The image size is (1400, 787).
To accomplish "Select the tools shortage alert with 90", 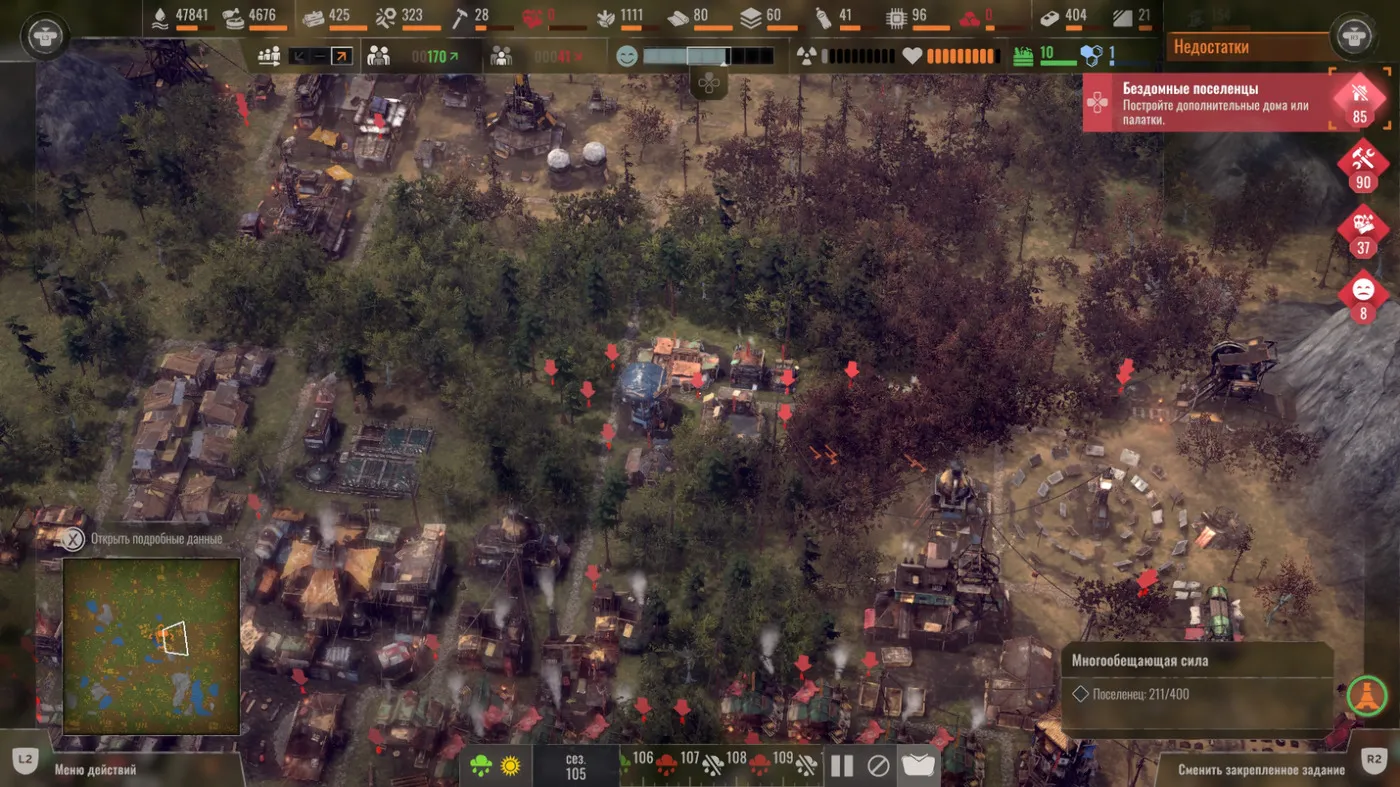I will click(x=1363, y=164).
